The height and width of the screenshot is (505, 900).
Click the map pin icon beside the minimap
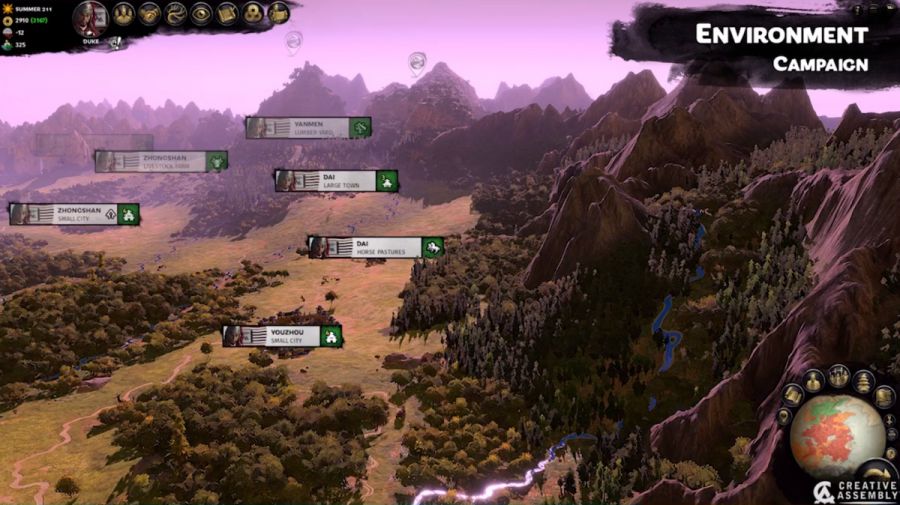coord(783,416)
